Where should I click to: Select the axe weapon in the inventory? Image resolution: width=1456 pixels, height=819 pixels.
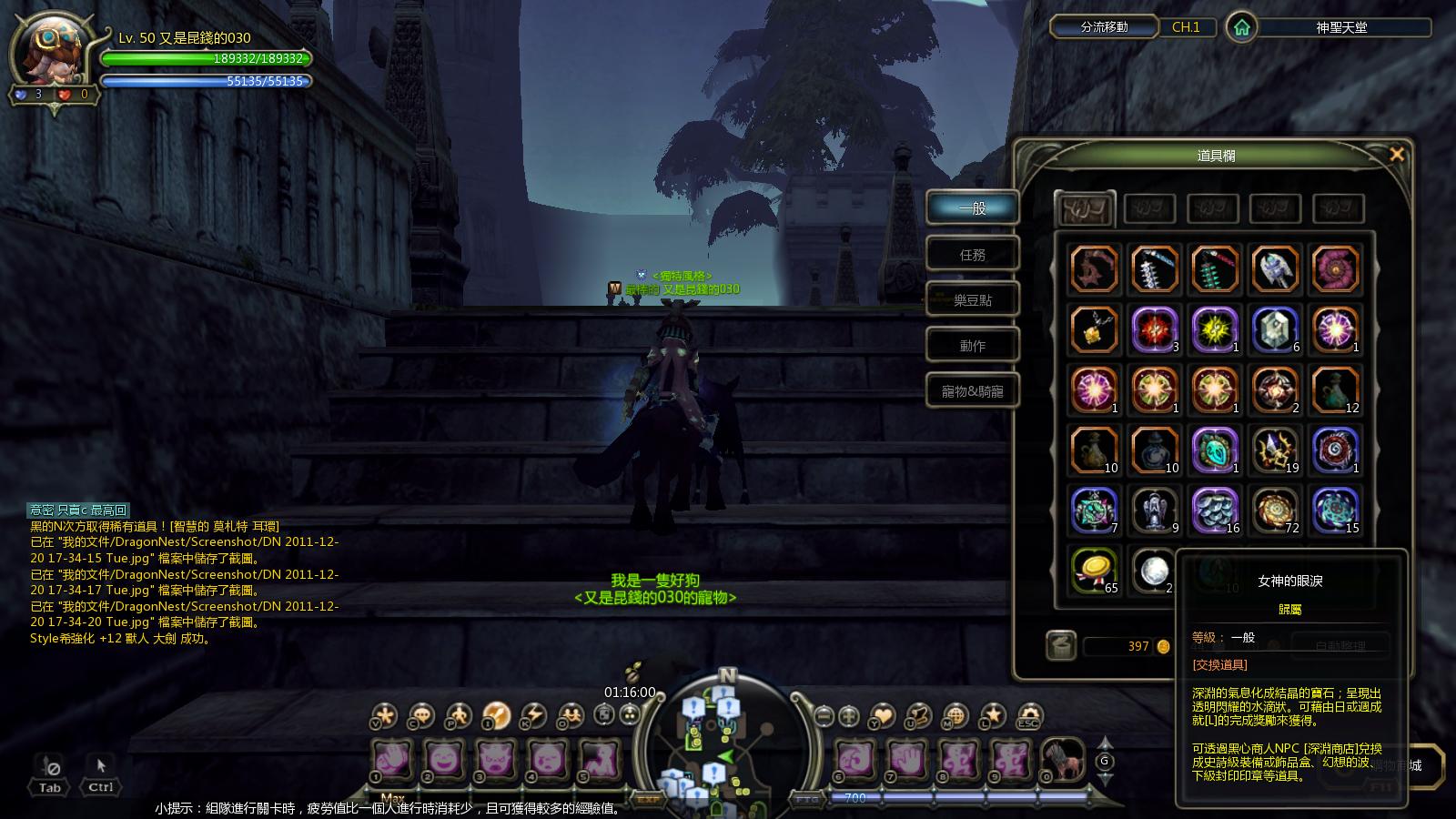pos(1274,268)
